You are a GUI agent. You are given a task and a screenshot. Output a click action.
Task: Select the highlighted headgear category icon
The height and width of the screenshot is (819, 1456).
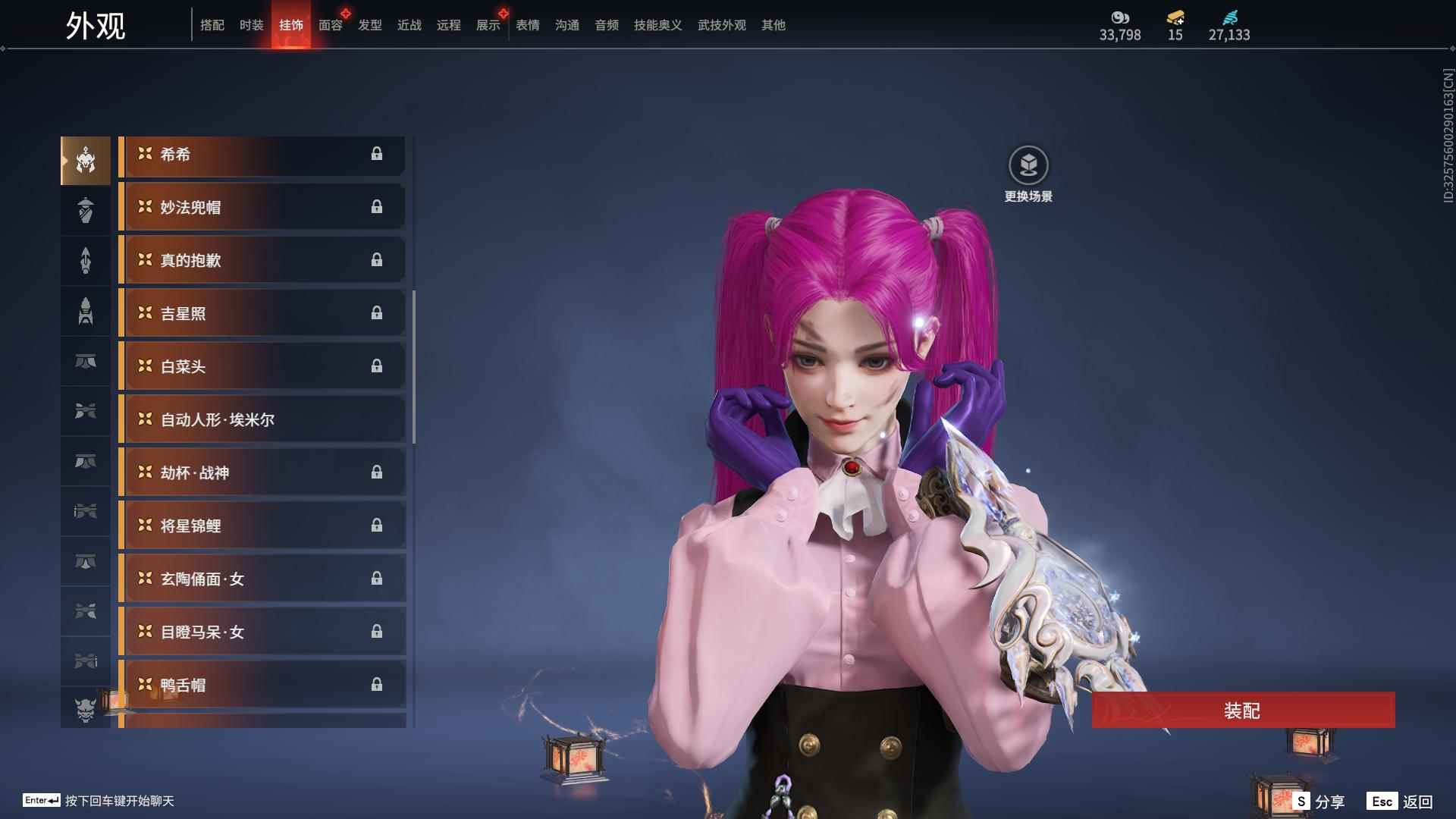point(86,161)
